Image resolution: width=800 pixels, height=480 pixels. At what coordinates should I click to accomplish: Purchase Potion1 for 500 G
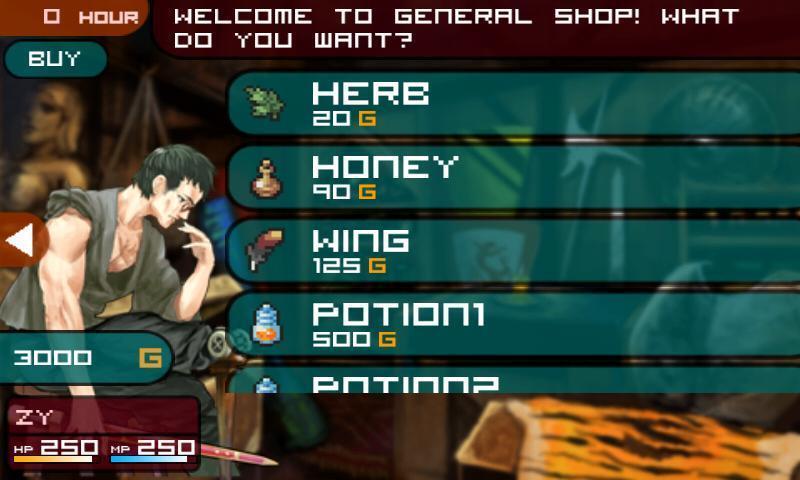pos(510,325)
